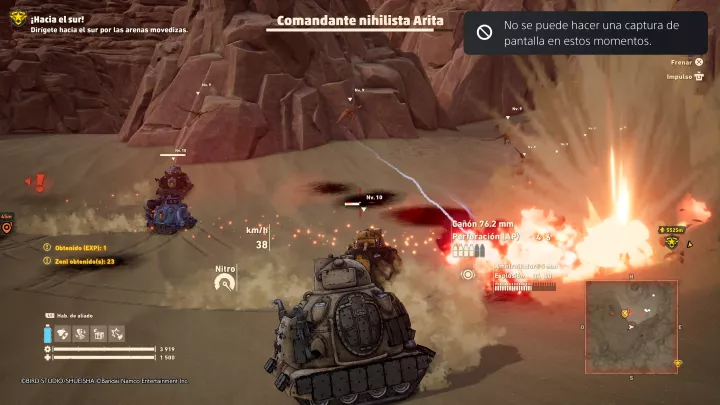Activate the star ally skill icon
The image size is (720, 405).
[115, 333]
